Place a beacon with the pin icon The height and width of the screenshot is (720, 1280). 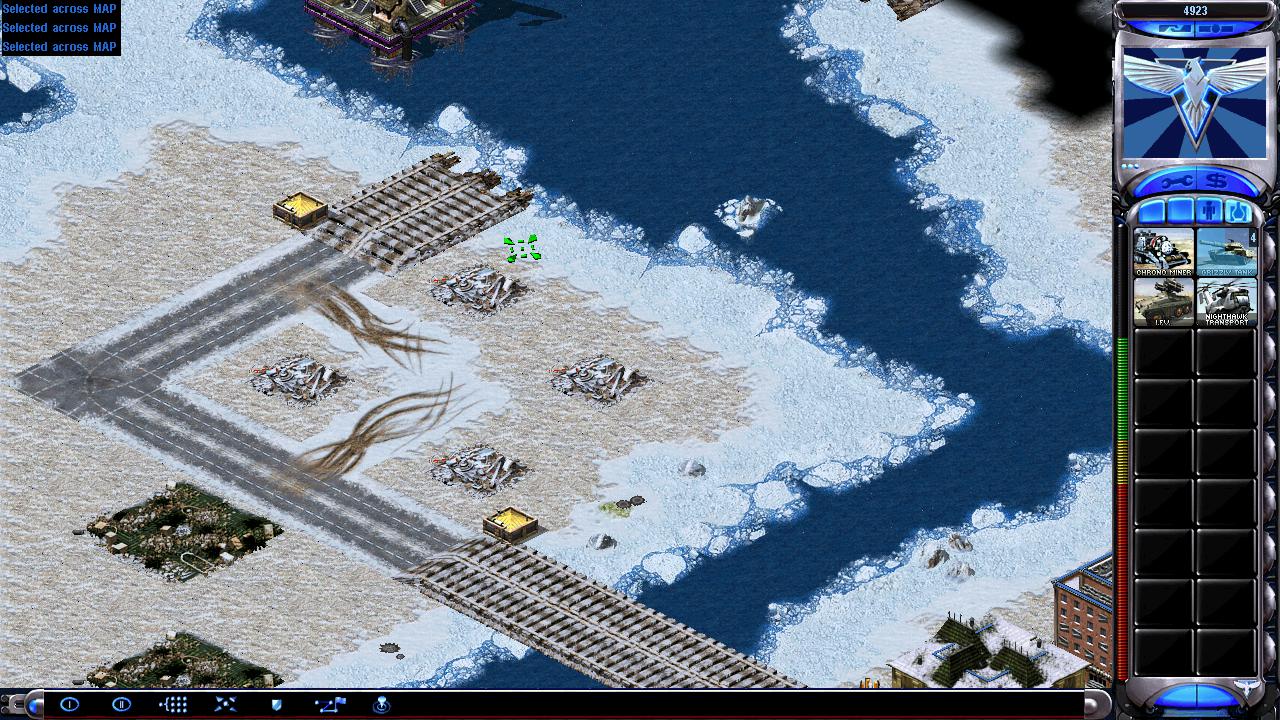pyautogui.click(x=381, y=704)
